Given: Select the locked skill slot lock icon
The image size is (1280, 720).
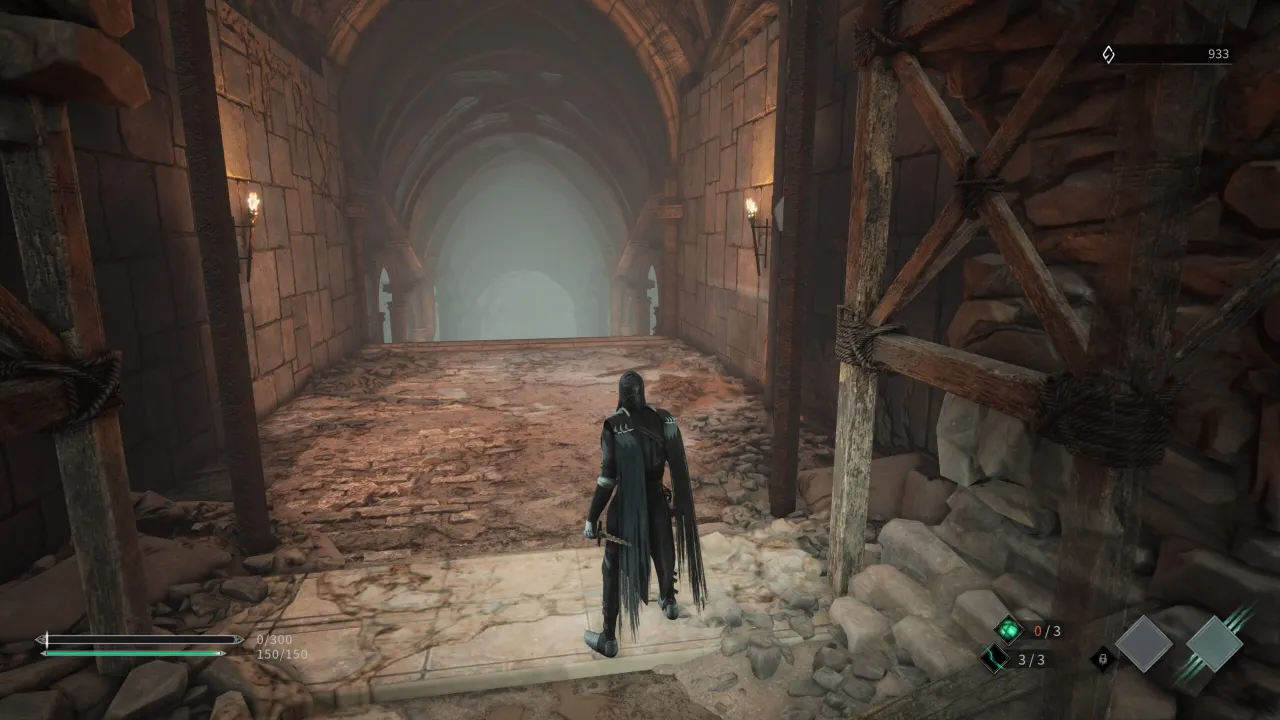Looking at the screenshot, I should click(1102, 659).
